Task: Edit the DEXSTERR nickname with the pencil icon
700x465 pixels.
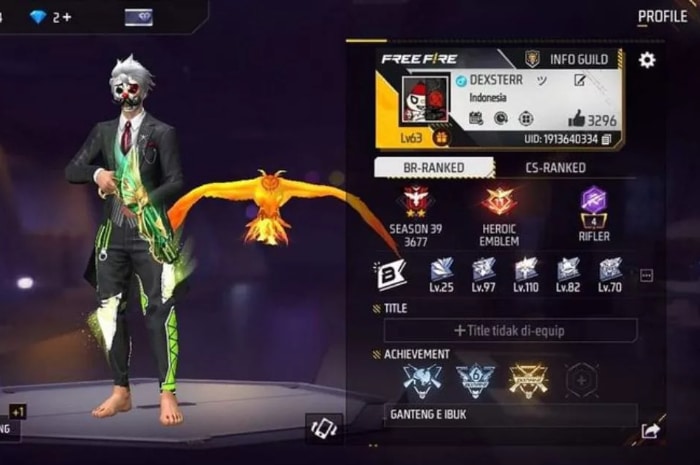Action: point(580,80)
